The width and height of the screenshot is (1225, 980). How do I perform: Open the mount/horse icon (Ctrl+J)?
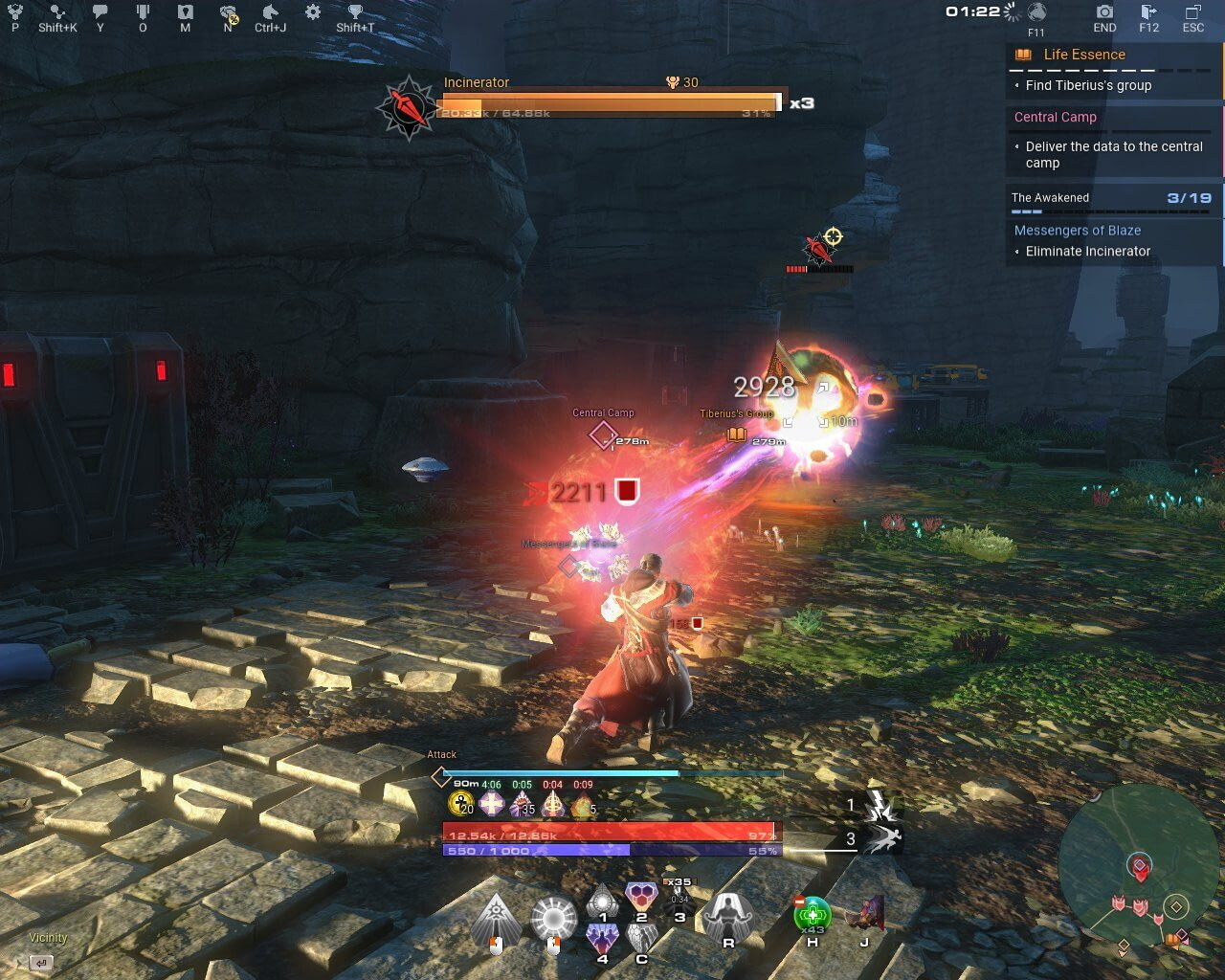coord(271,13)
